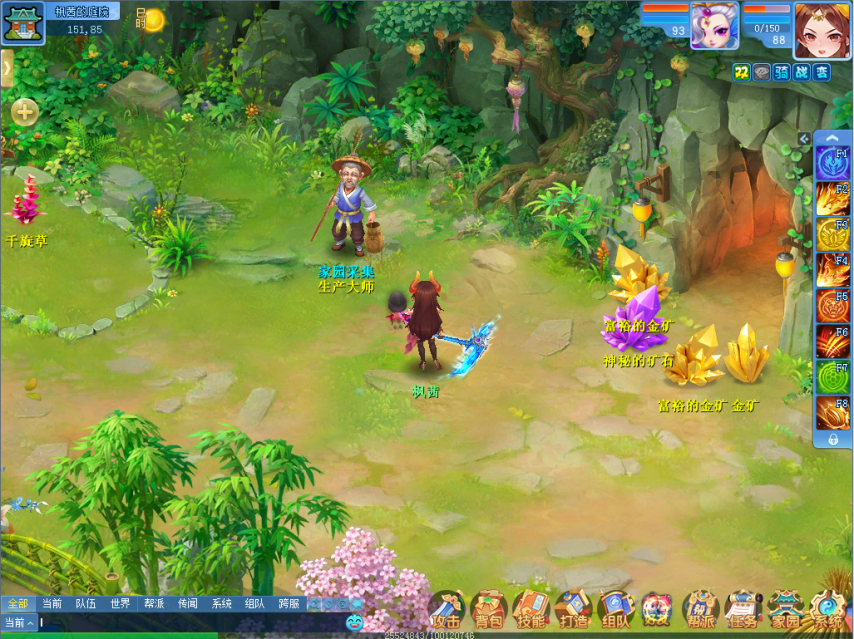Switch chat to the 队伍 tab

point(86,604)
